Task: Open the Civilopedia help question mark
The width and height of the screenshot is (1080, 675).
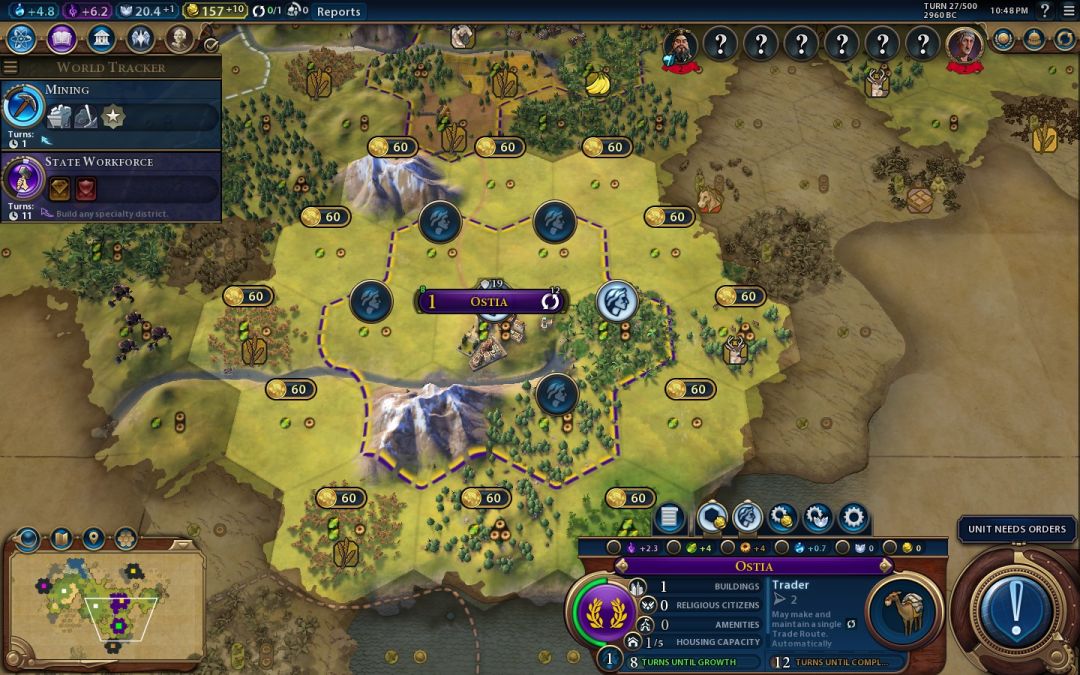Action: coord(1044,11)
